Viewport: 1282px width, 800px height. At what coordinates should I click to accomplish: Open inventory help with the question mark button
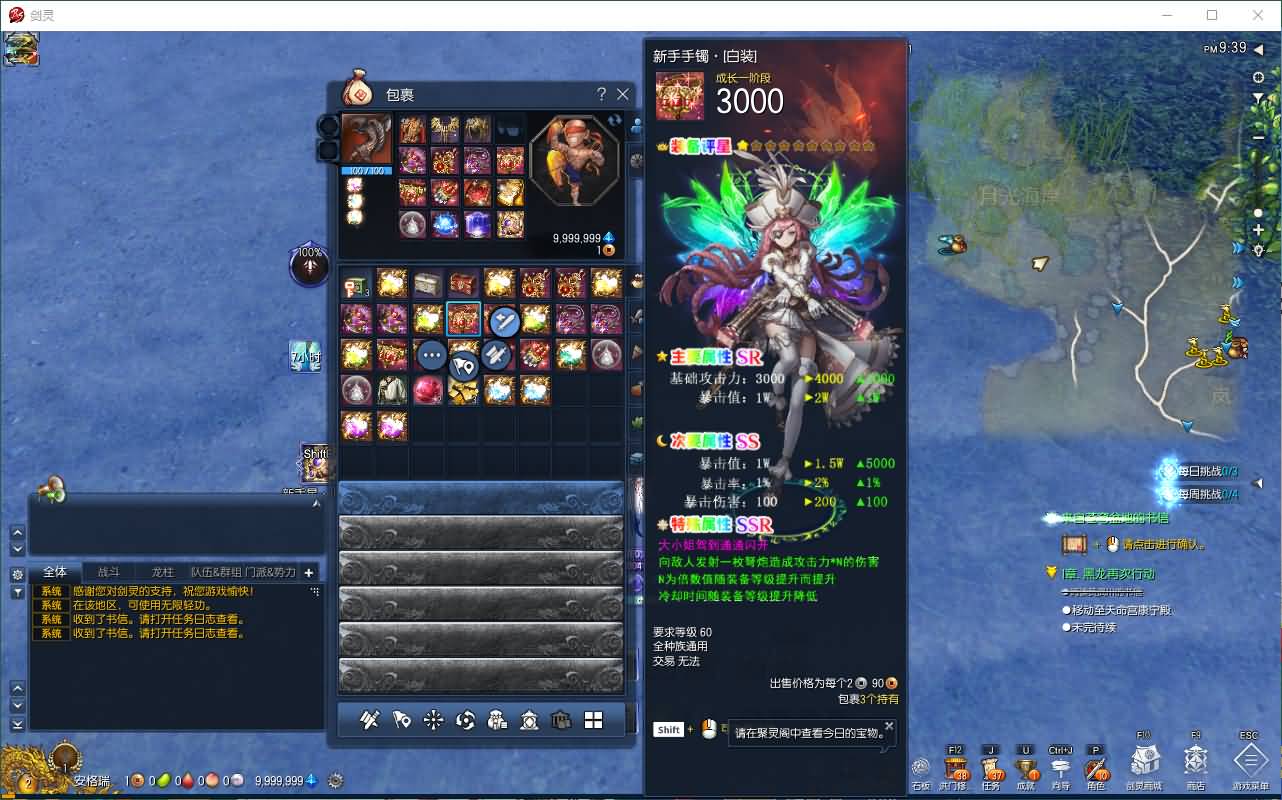pos(600,94)
